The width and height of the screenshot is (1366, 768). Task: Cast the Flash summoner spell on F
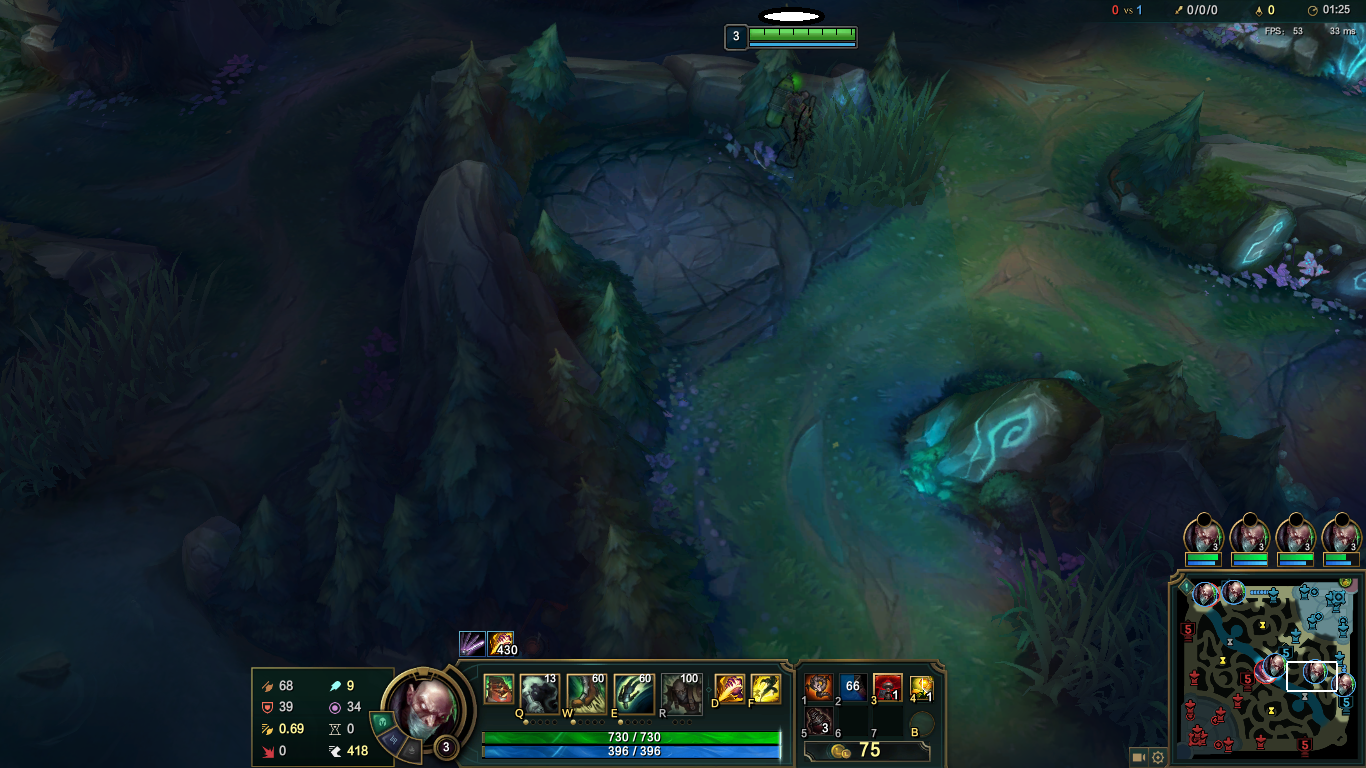[x=765, y=689]
